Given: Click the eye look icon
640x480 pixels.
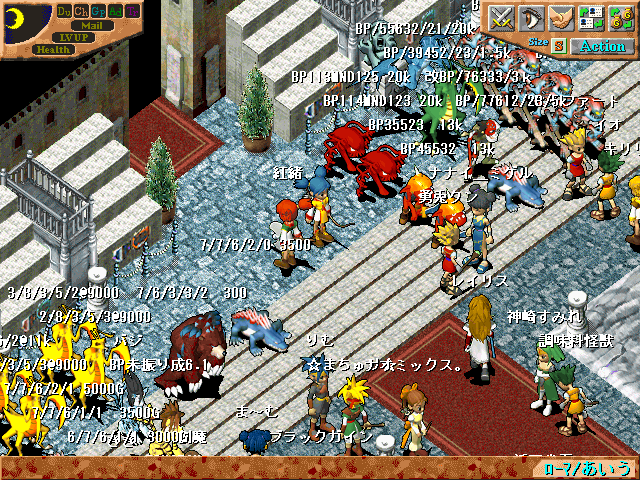Looking at the screenshot, I should pyautogui.click(x=530, y=18).
